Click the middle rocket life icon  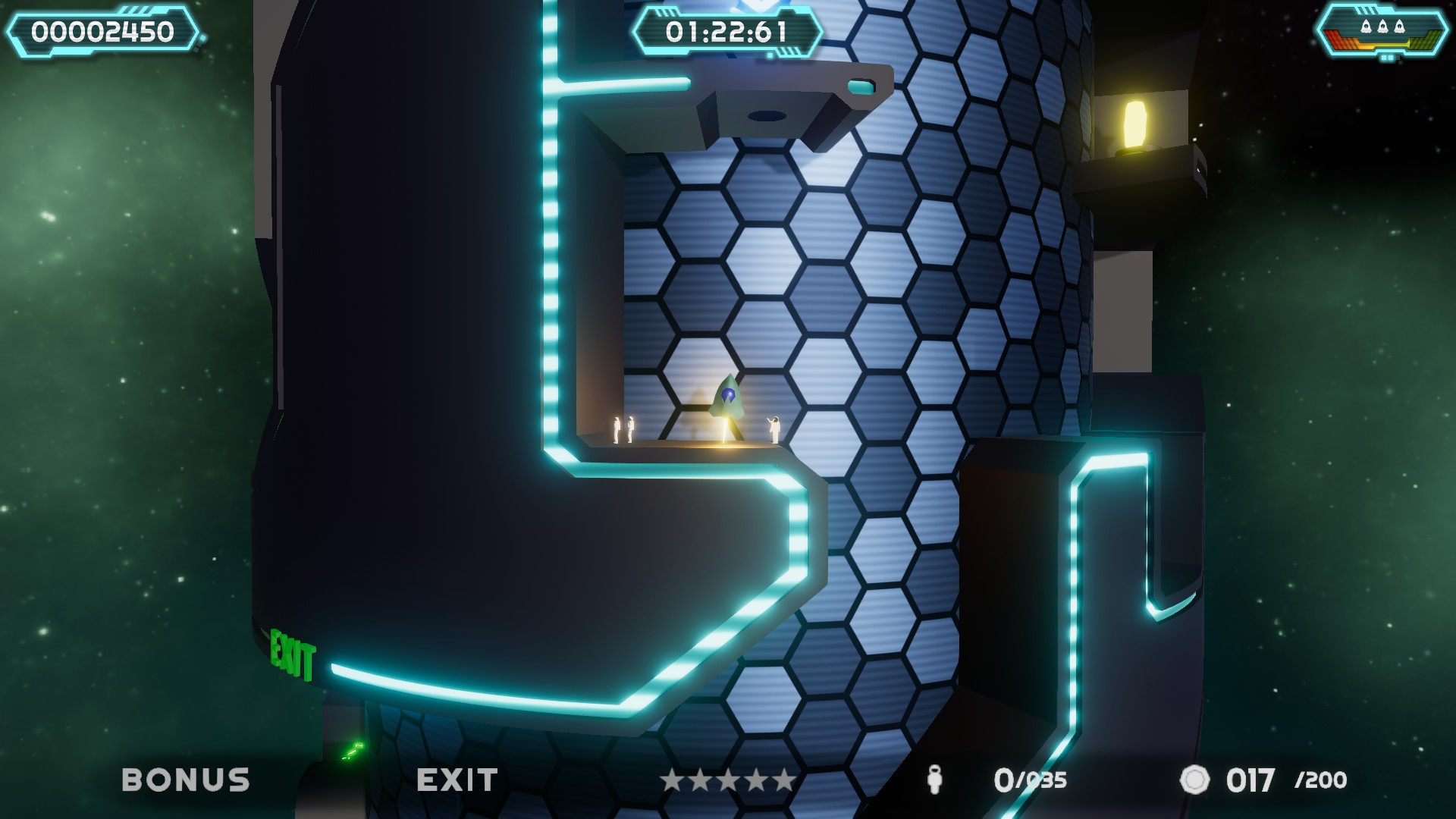[x=1382, y=26]
